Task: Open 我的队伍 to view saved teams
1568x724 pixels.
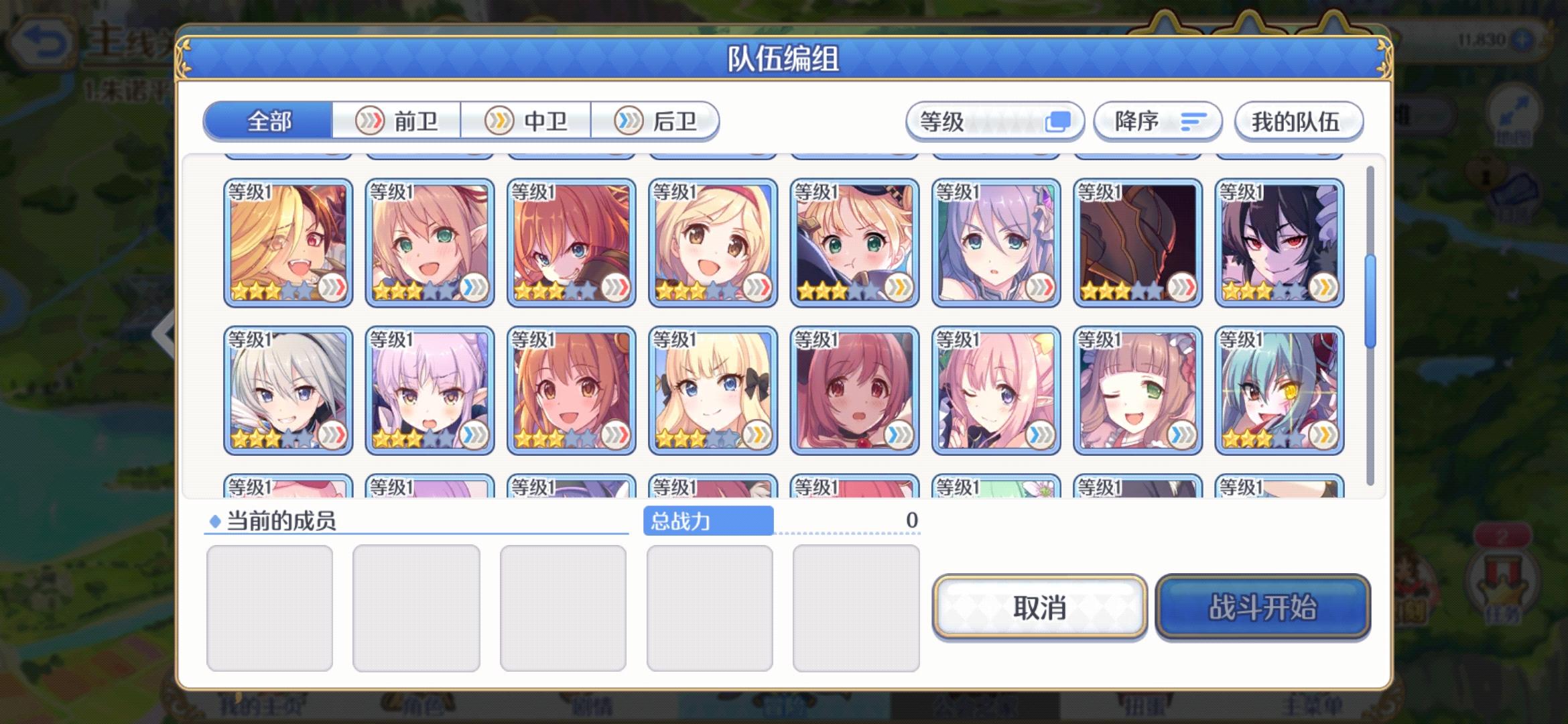Action: [1298, 122]
